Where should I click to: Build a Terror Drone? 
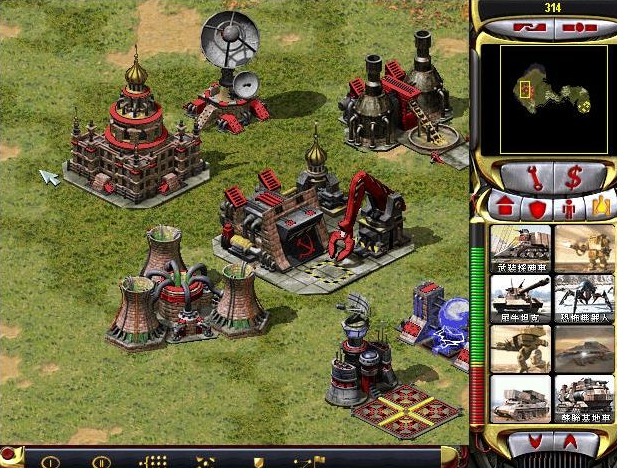coord(584,297)
